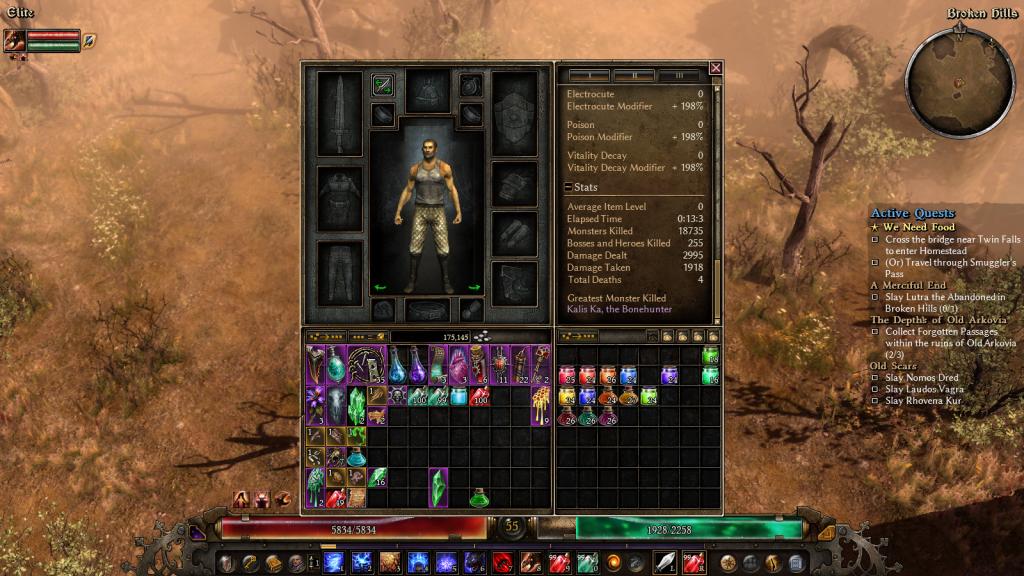Viewport: 1024px width, 576px height.
Task: Select the green flask at inventory bottom
Action: tap(479, 496)
